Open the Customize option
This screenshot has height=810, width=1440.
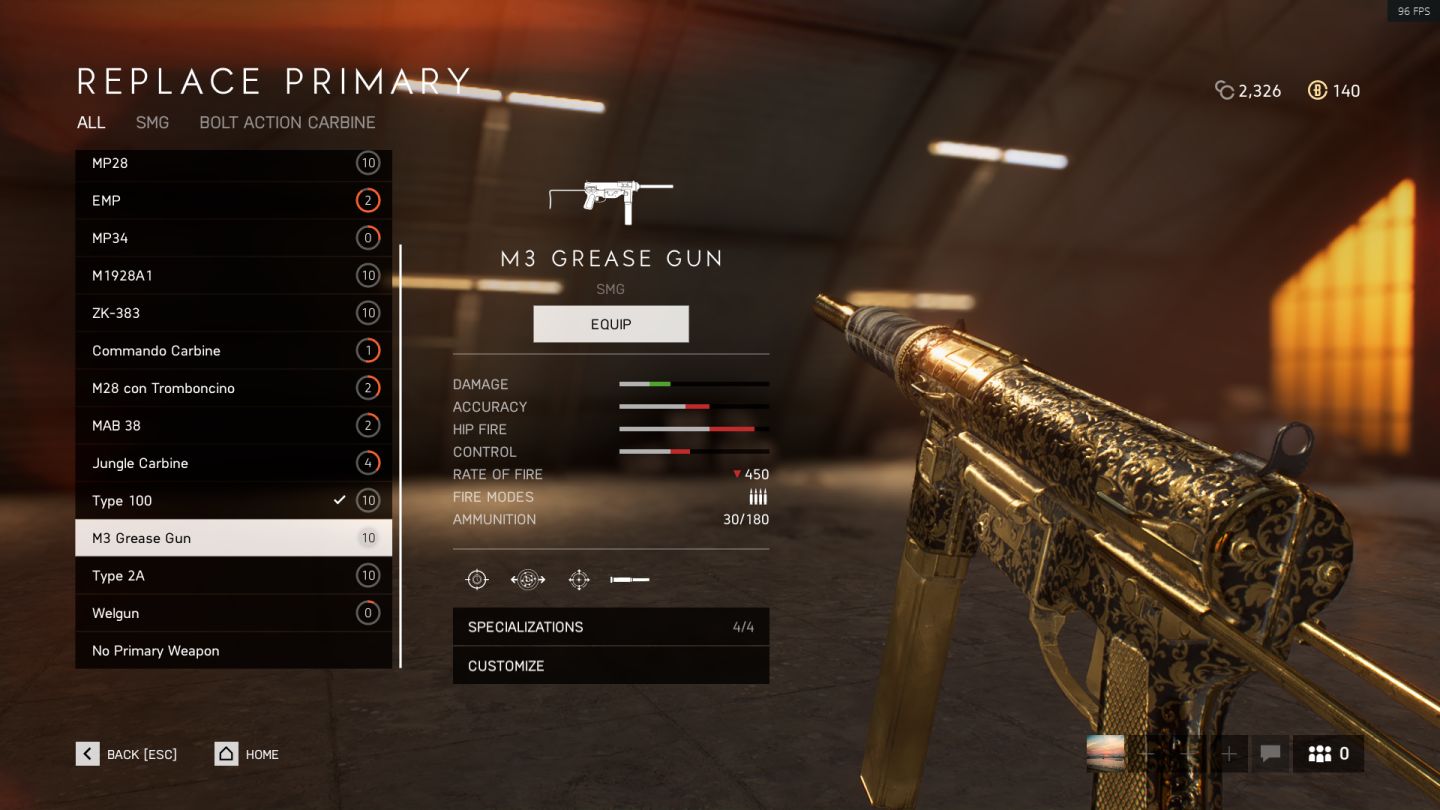pyautogui.click(x=611, y=666)
